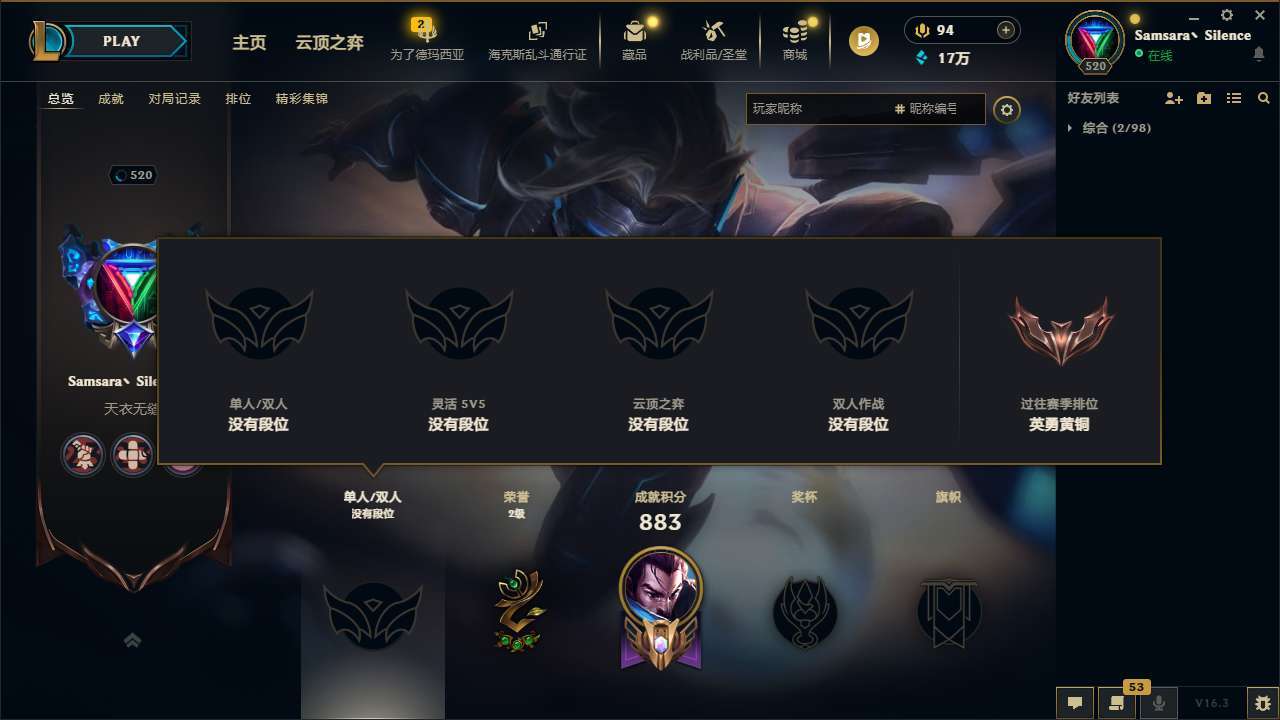Open the search settings gear dropdown
Screen dimensions: 1280x720
click(1007, 109)
